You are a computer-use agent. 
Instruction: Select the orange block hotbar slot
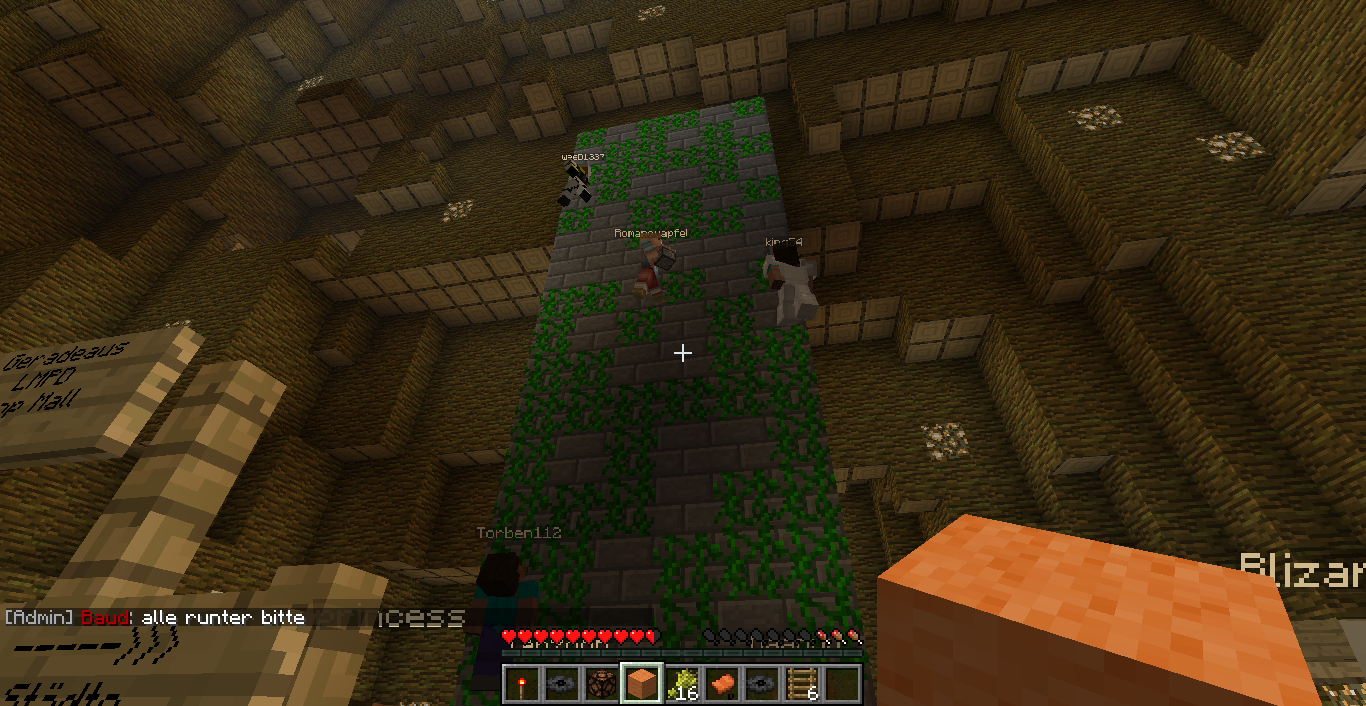[641, 684]
